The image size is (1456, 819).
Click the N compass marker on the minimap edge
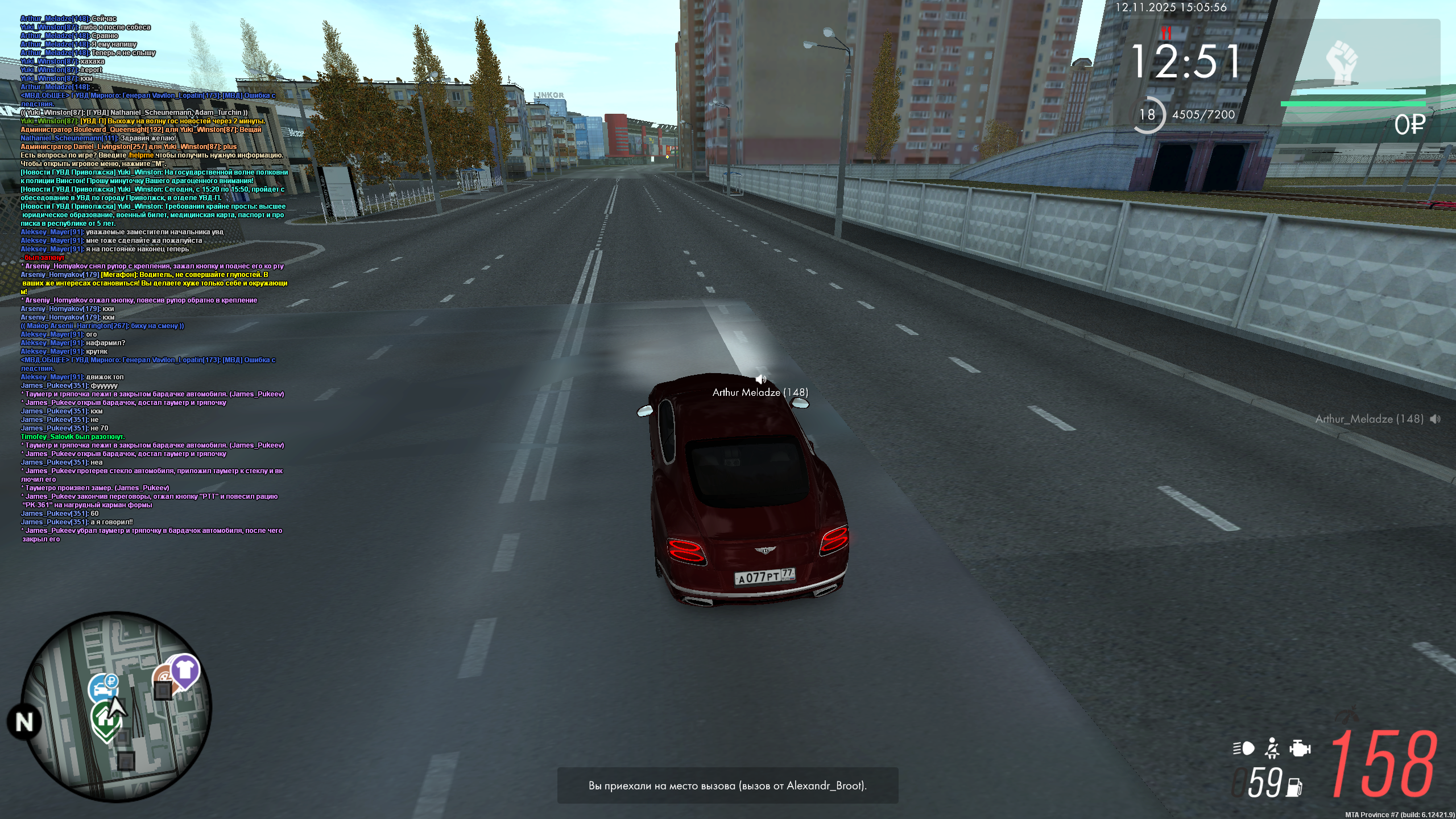23,719
